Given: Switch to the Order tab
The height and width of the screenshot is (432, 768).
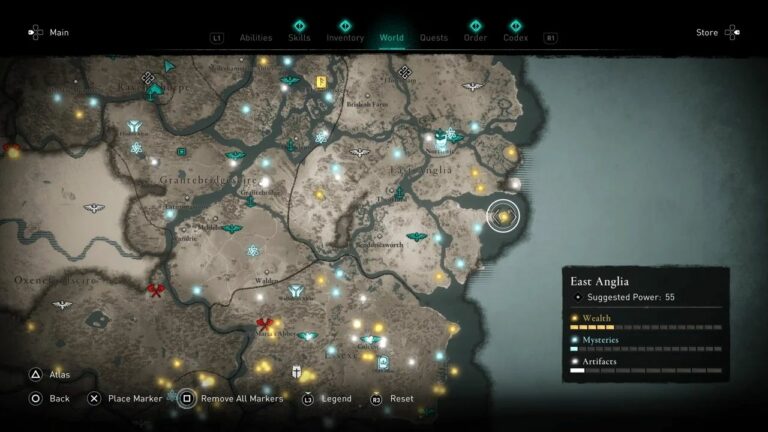Looking at the screenshot, I should (x=475, y=38).
